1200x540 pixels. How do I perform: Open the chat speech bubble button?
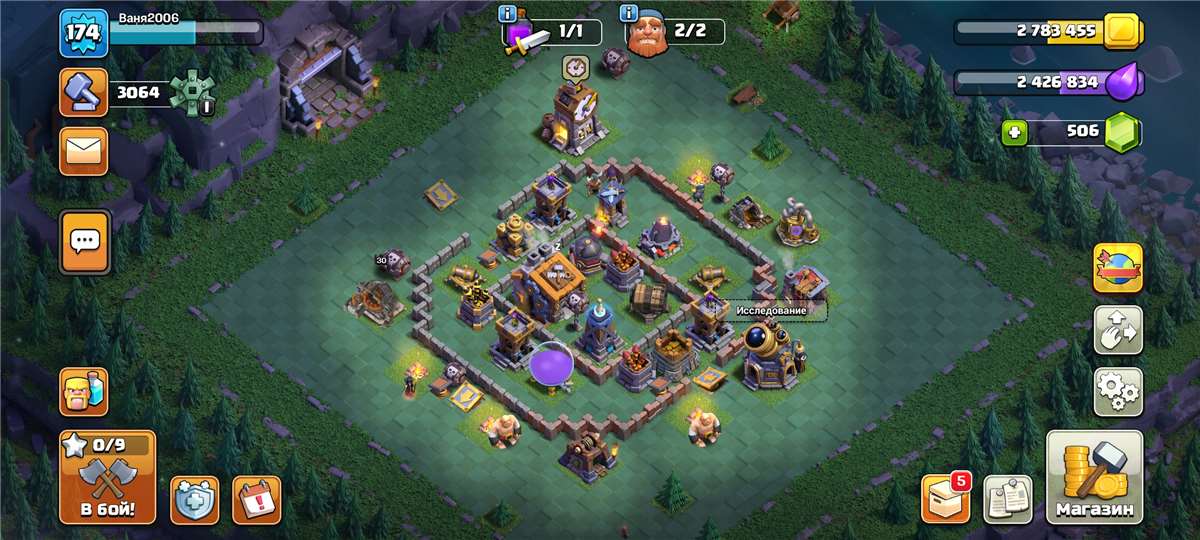pos(84,241)
